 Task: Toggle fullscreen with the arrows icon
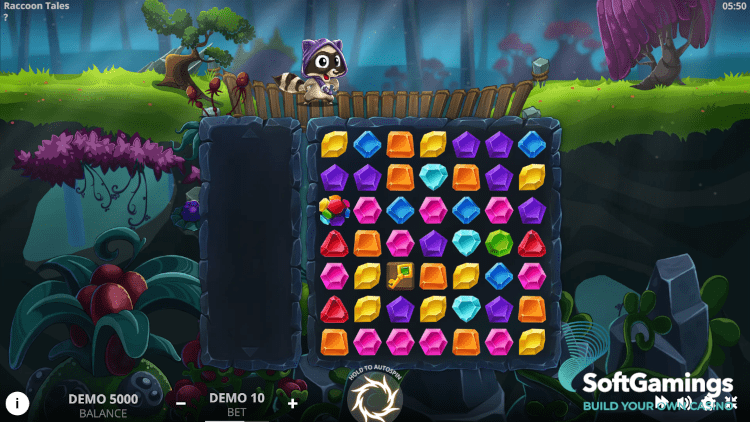pyautogui.click(x=733, y=404)
